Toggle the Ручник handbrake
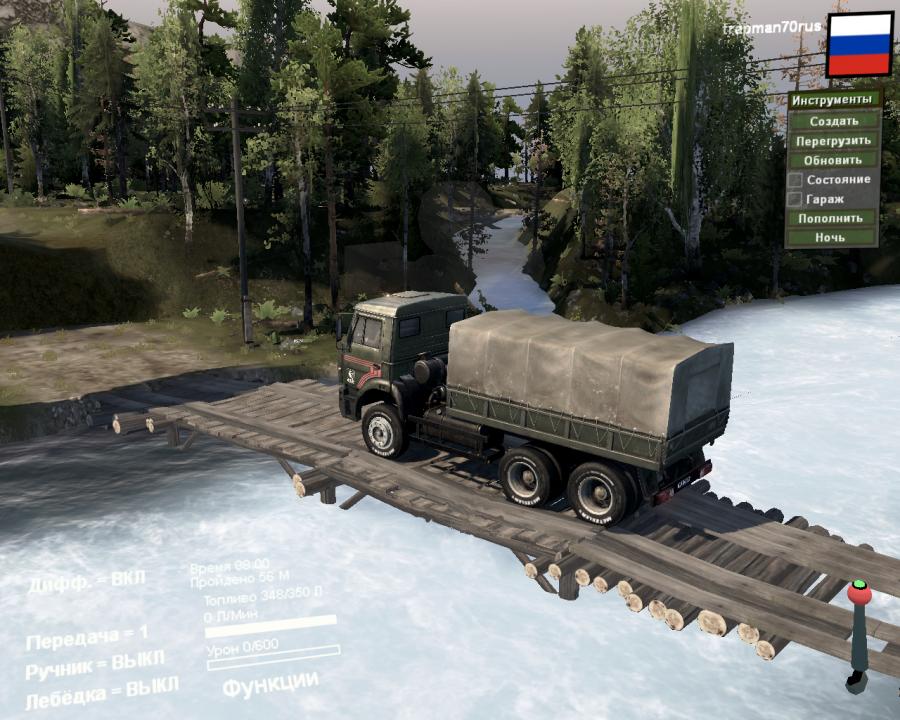The image size is (900, 720). (96, 661)
